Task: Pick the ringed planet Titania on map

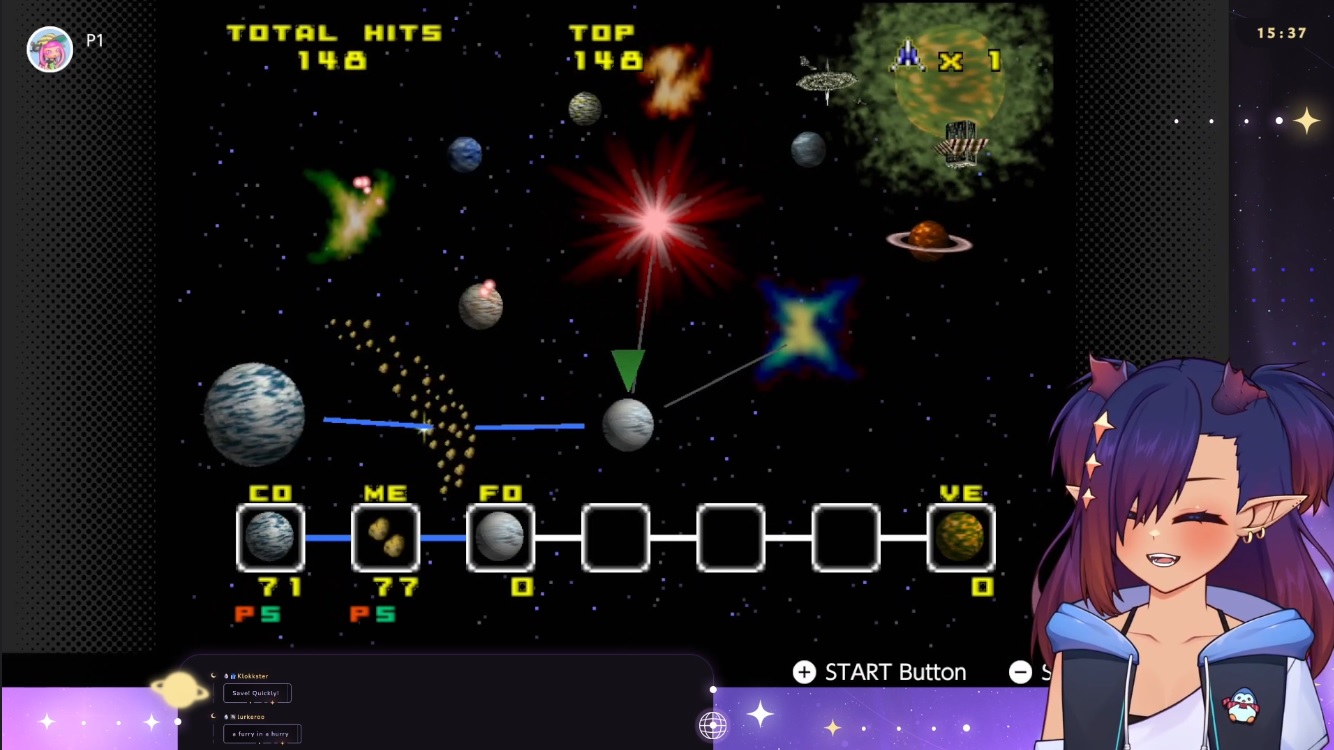Action: [929, 240]
